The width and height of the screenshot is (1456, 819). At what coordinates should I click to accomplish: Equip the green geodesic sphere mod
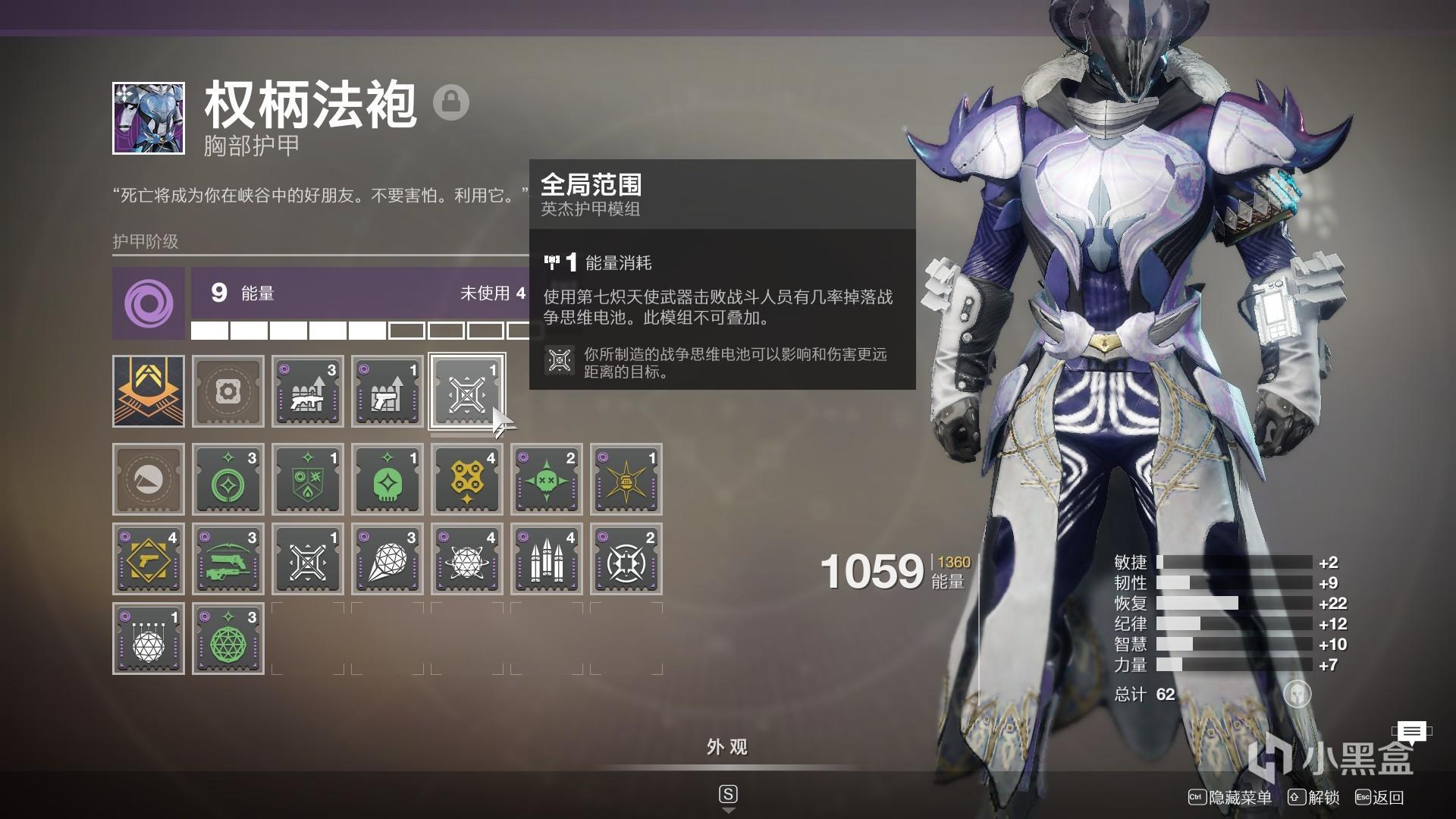pyautogui.click(x=228, y=639)
